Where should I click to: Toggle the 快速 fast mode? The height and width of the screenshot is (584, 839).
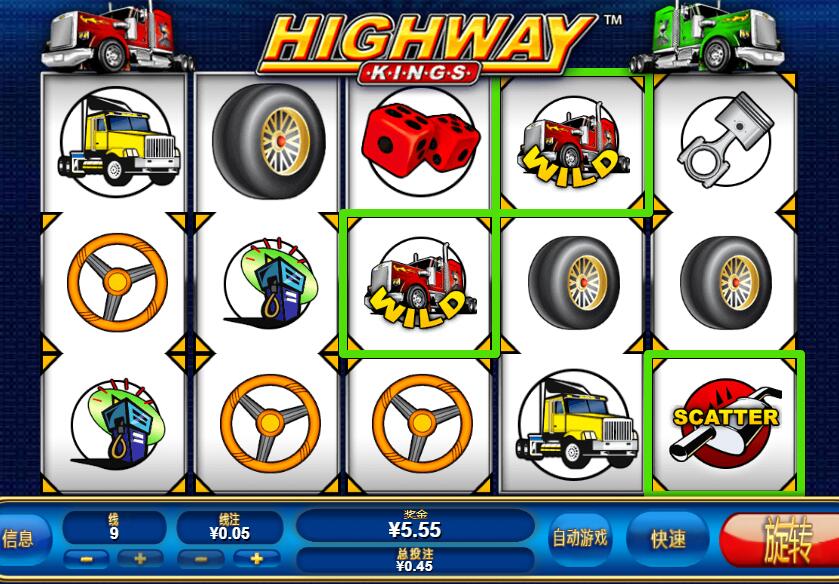pos(667,539)
